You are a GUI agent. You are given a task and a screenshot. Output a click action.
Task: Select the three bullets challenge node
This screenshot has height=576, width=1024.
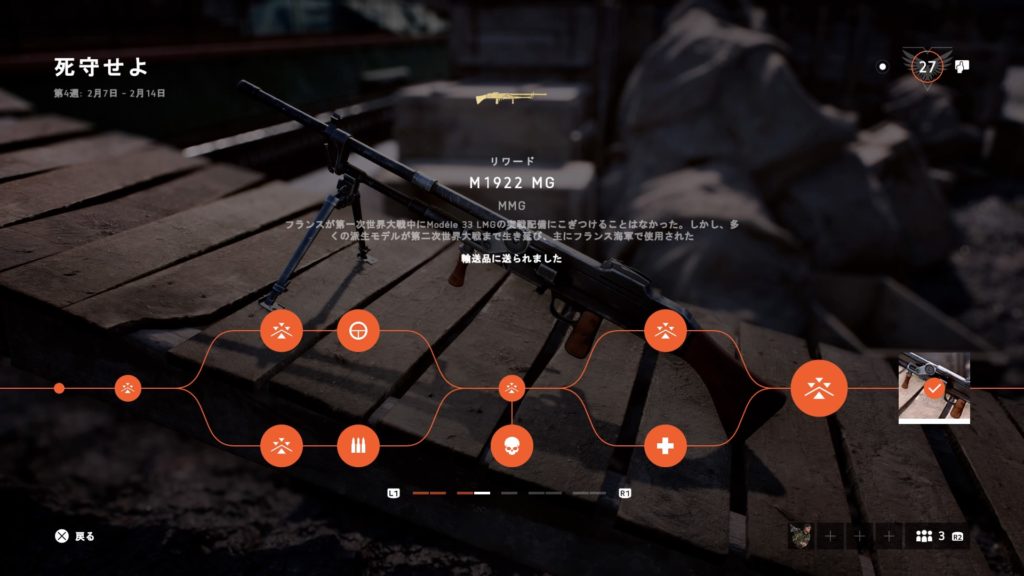click(358, 446)
